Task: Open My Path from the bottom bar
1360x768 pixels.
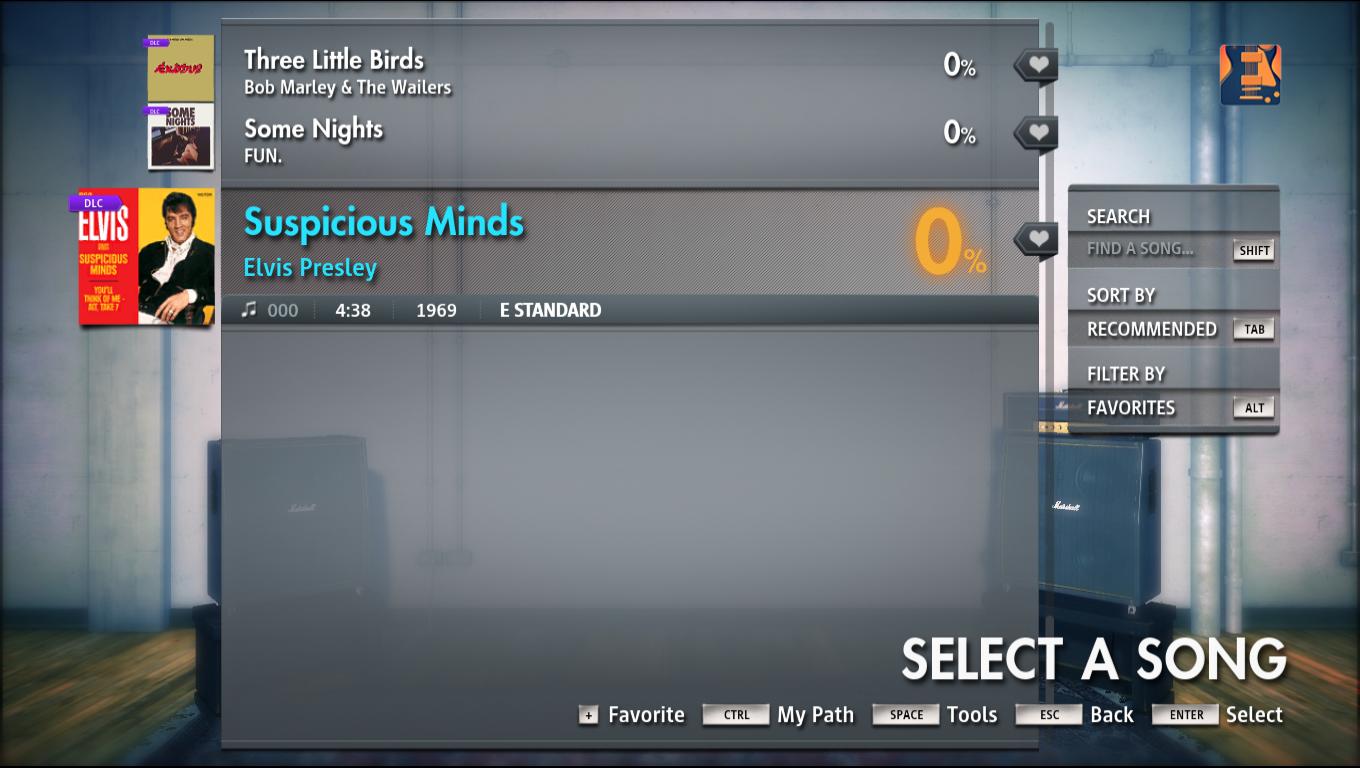Action: pyautogui.click(x=814, y=715)
